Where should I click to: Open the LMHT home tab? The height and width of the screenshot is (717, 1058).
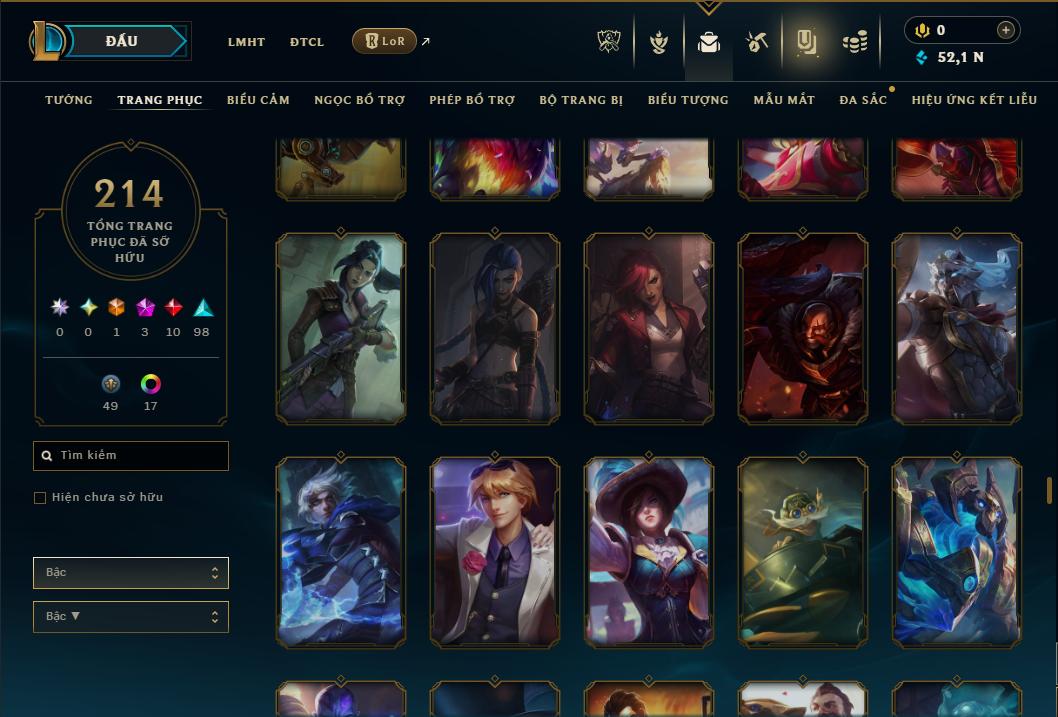246,42
